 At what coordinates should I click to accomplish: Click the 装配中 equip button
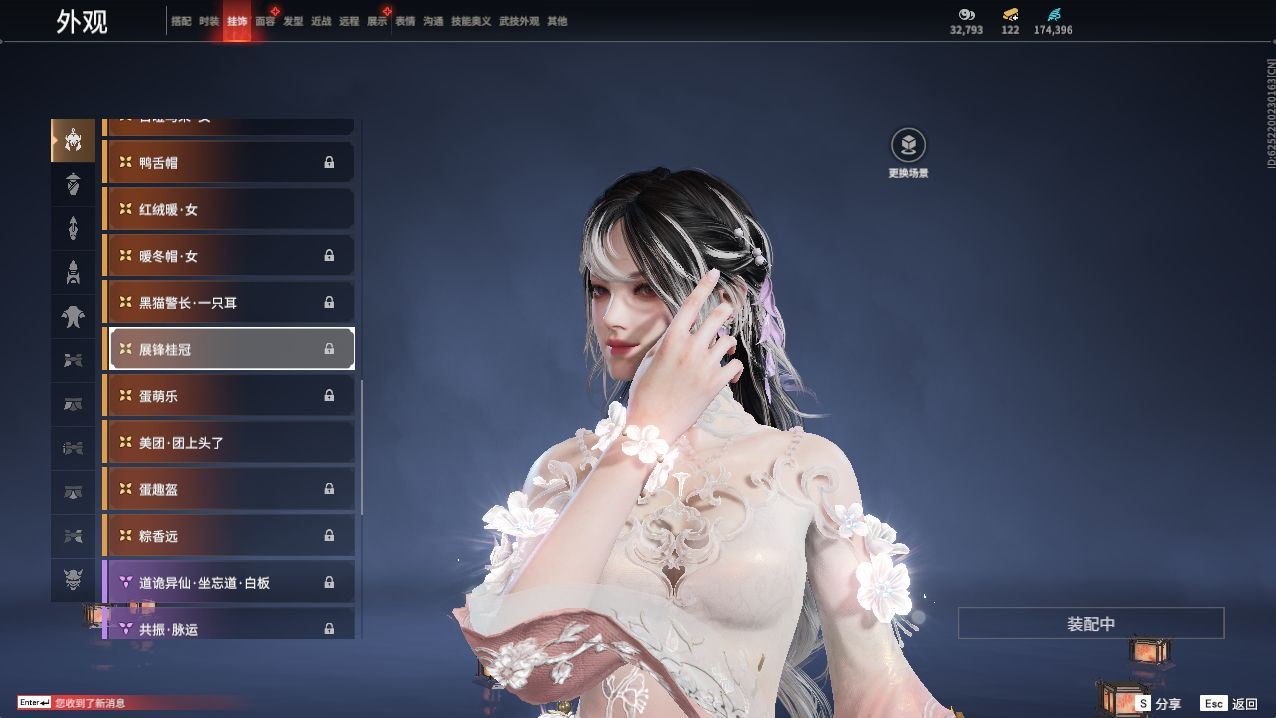(x=1090, y=623)
